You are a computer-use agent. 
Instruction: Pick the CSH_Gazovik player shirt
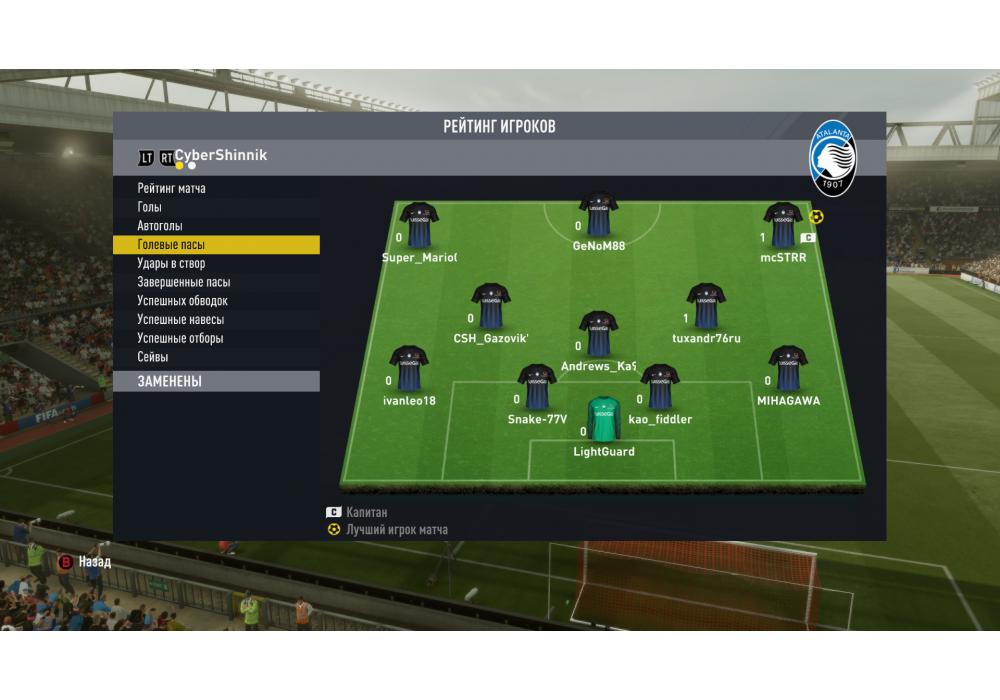tap(490, 306)
